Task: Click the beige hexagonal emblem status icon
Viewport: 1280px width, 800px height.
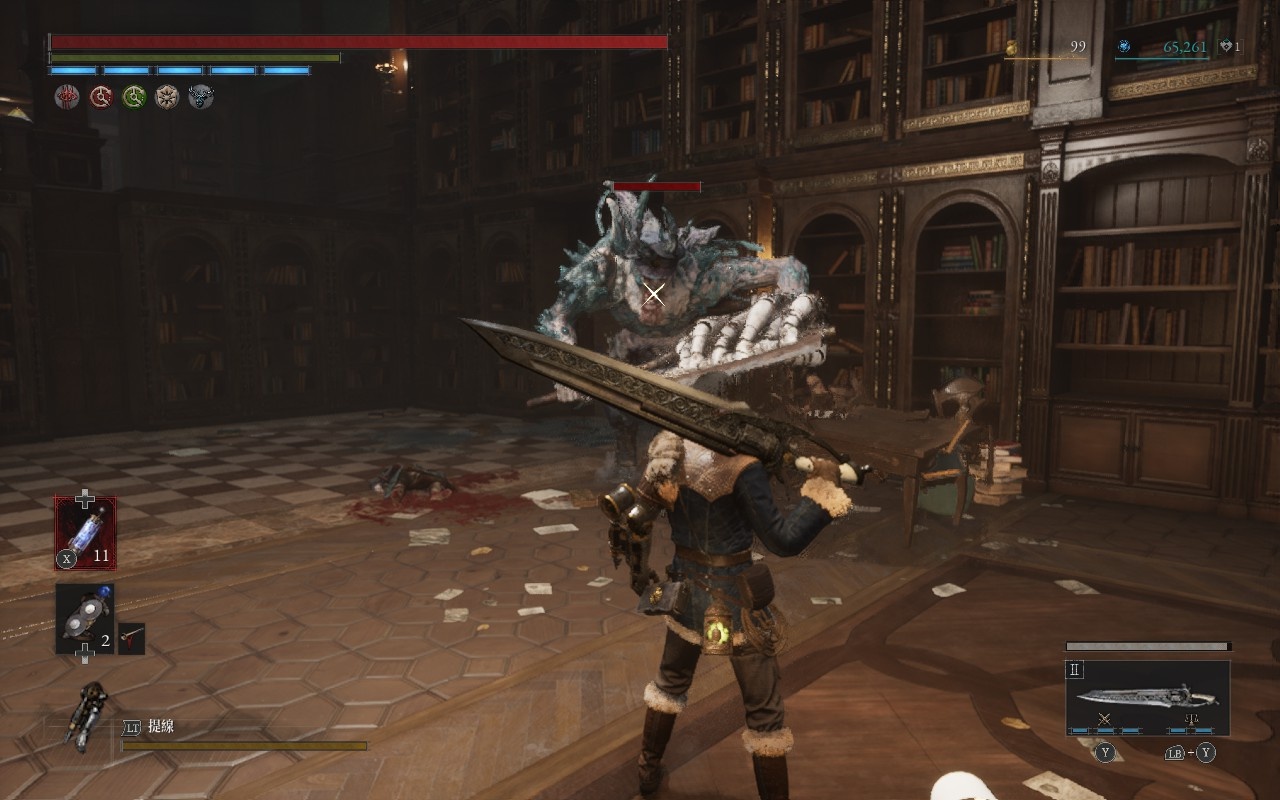Action: [x=167, y=96]
